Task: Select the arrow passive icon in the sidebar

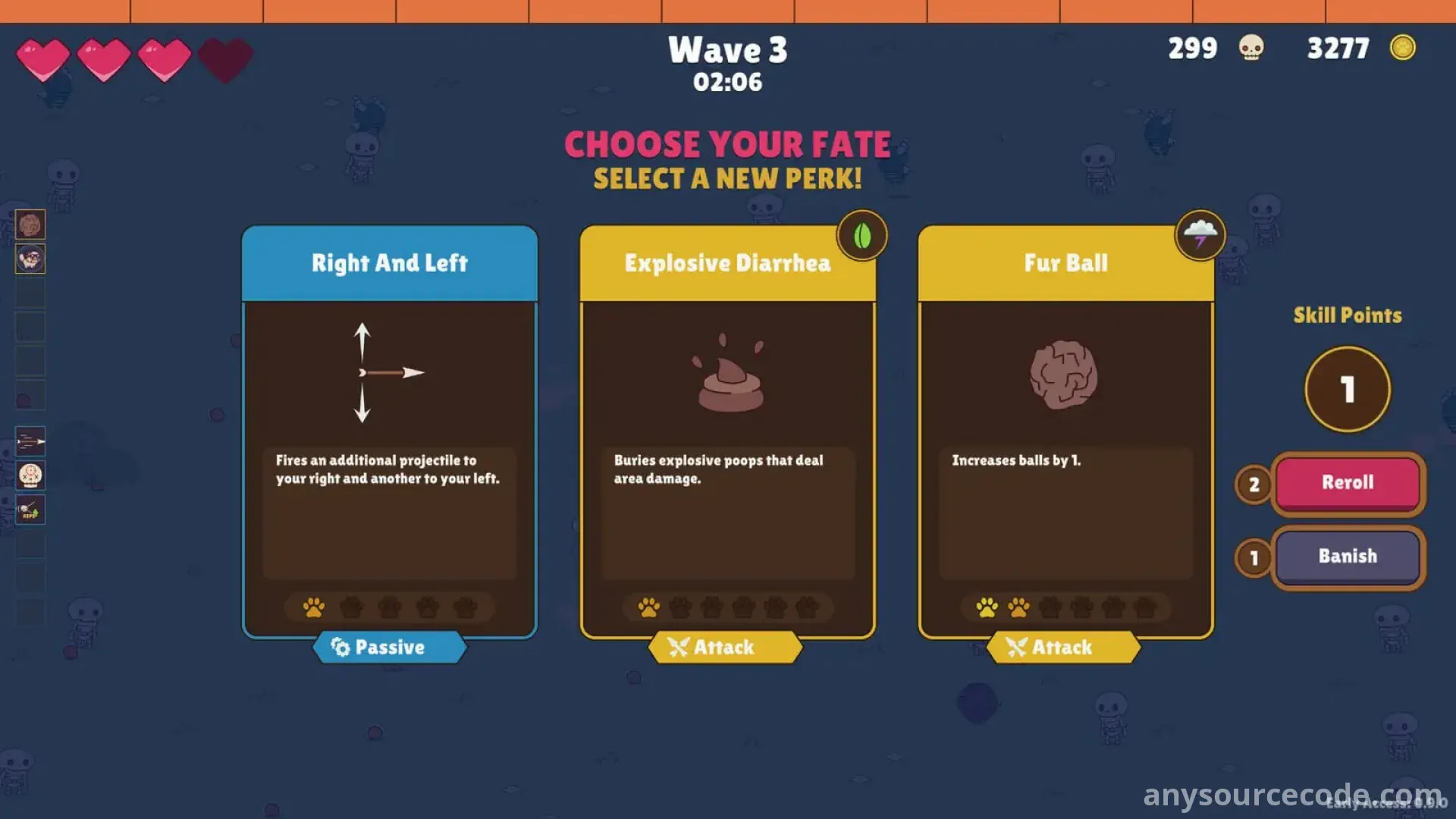Action: [x=30, y=441]
